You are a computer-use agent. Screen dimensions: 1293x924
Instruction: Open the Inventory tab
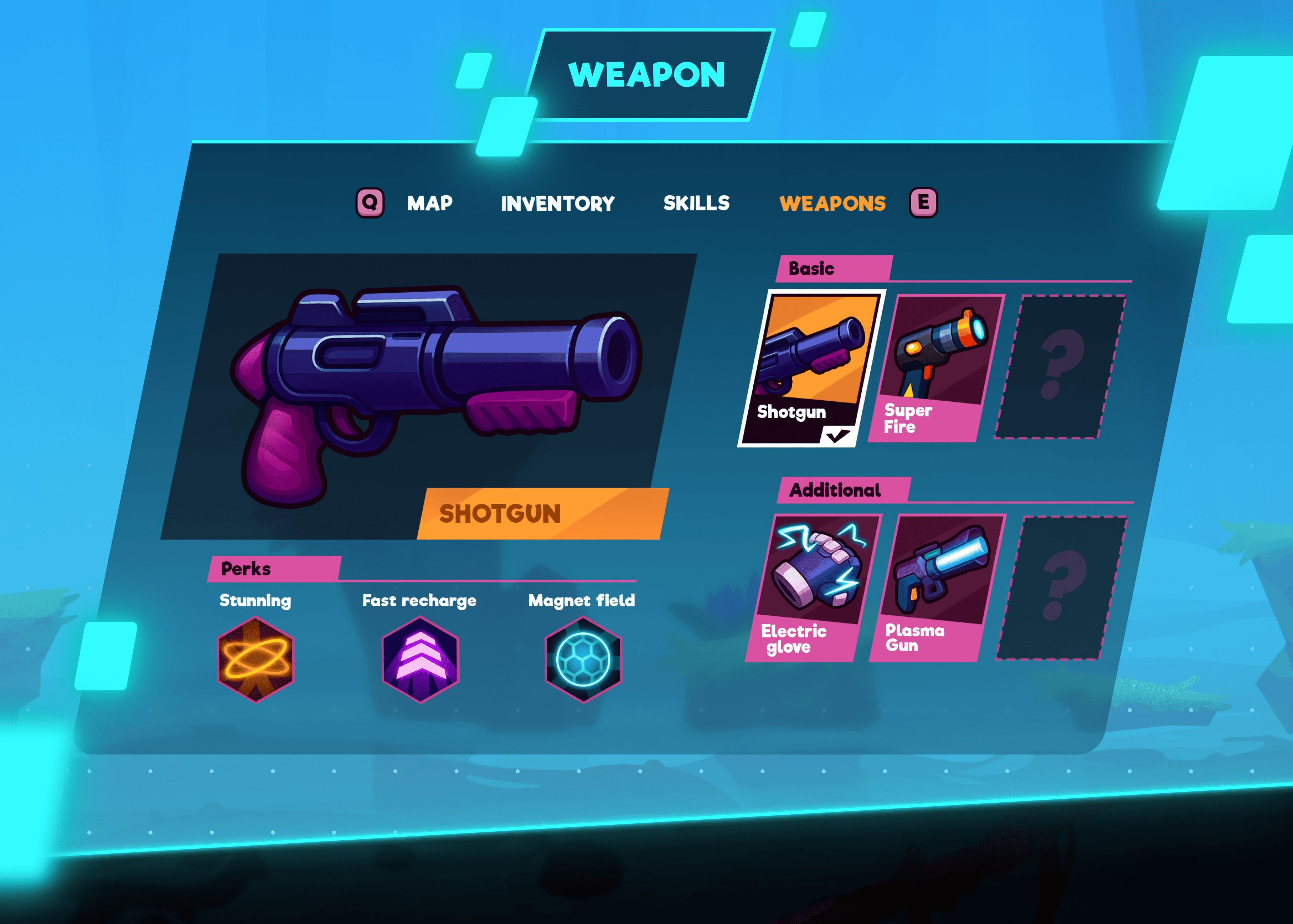[557, 204]
